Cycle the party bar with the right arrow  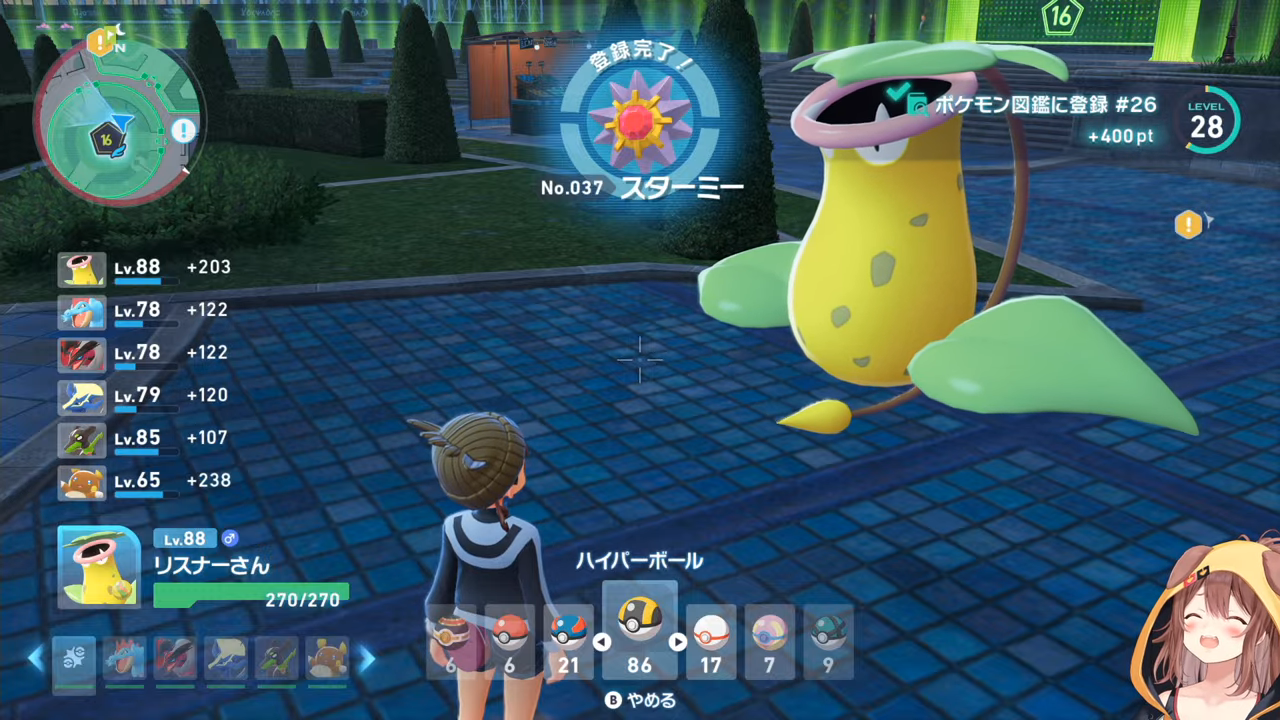point(366,658)
